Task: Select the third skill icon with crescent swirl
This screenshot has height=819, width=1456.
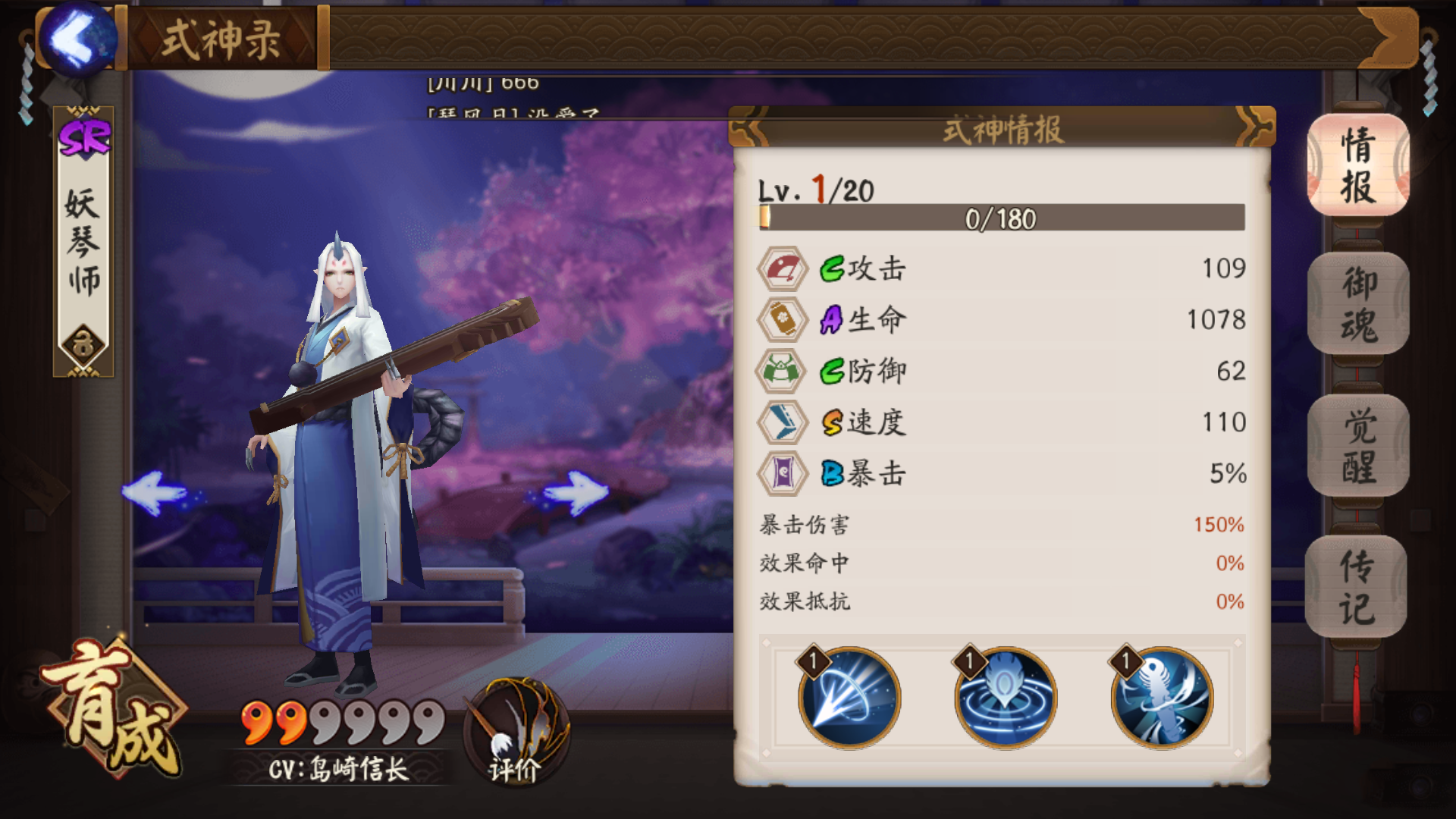Action: coord(1162,698)
